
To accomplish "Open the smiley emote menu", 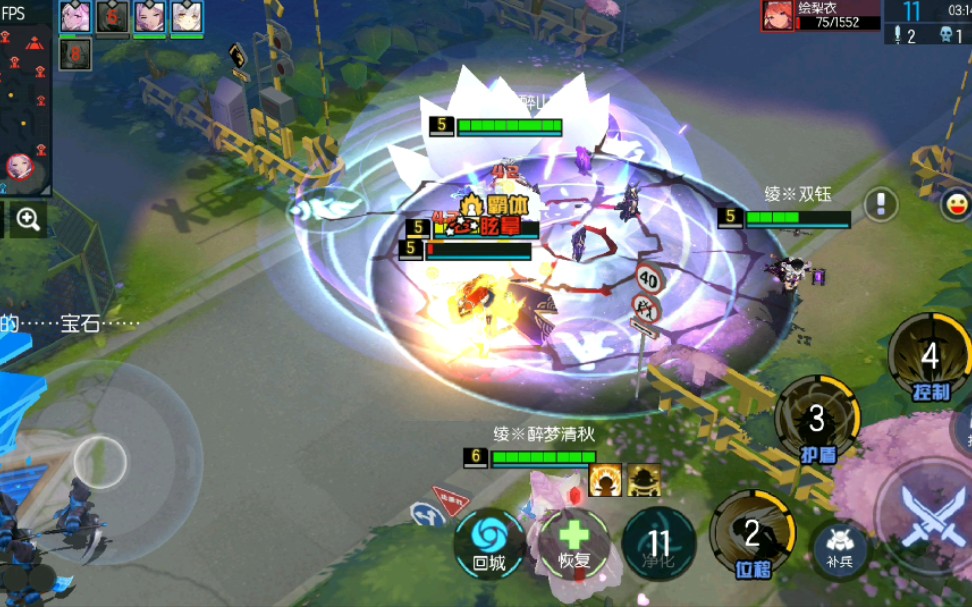I will pyautogui.click(x=956, y=205).
